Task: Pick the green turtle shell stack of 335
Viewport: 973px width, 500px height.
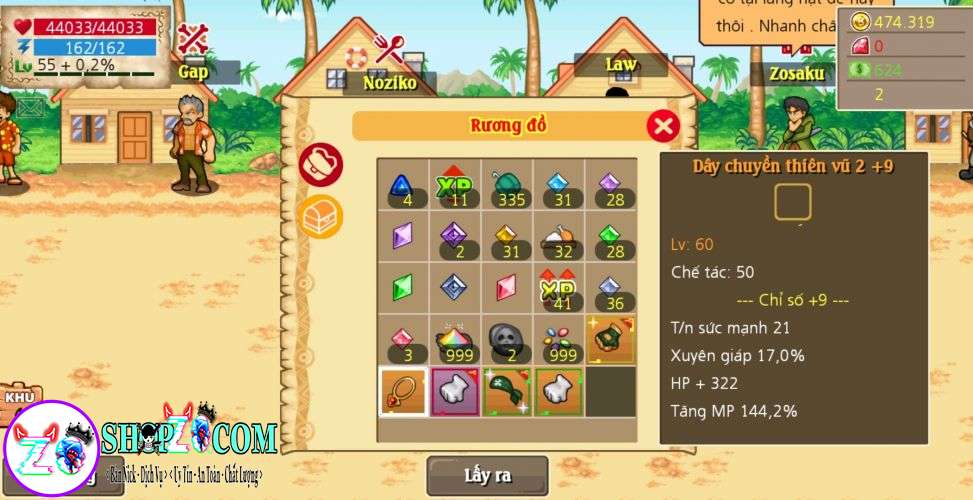Action: 507,185
